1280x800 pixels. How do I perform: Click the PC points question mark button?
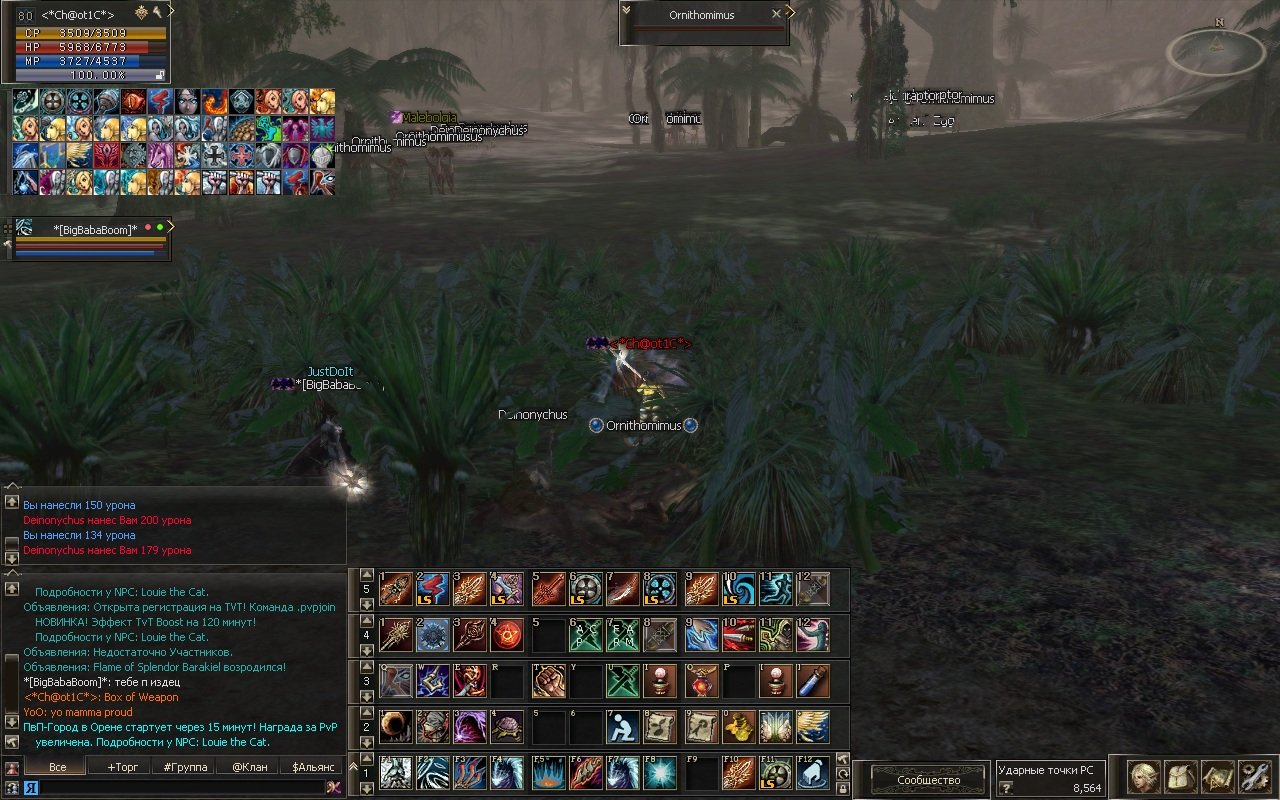pos(1006,788)
